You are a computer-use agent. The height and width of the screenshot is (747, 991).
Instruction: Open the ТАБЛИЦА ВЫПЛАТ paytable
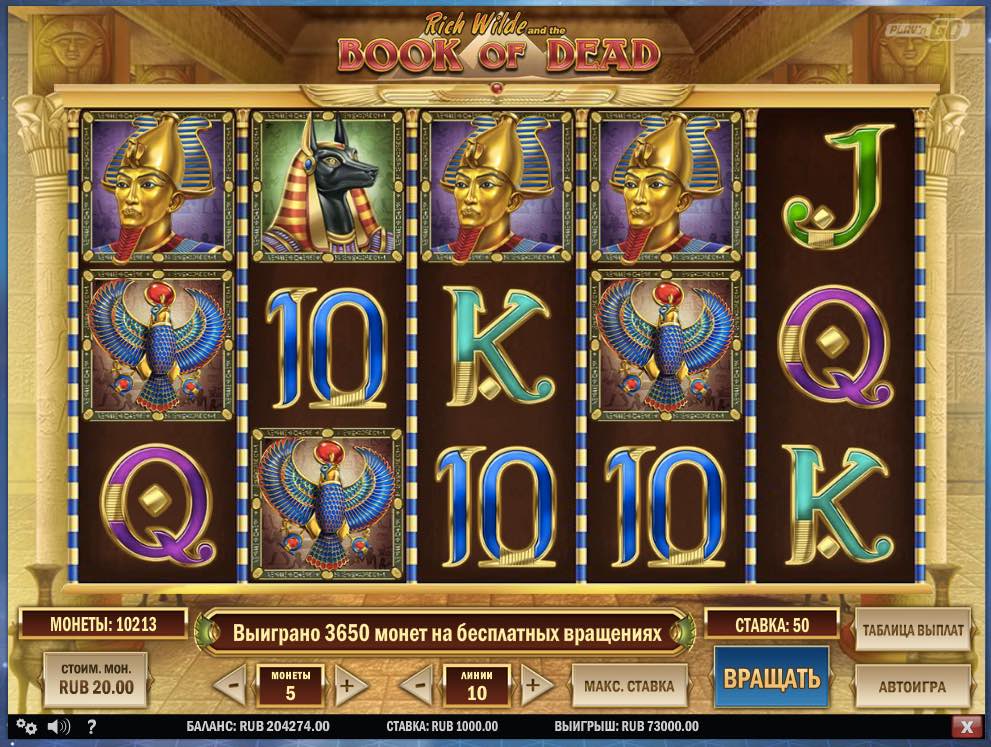click(x=912, y=631)
